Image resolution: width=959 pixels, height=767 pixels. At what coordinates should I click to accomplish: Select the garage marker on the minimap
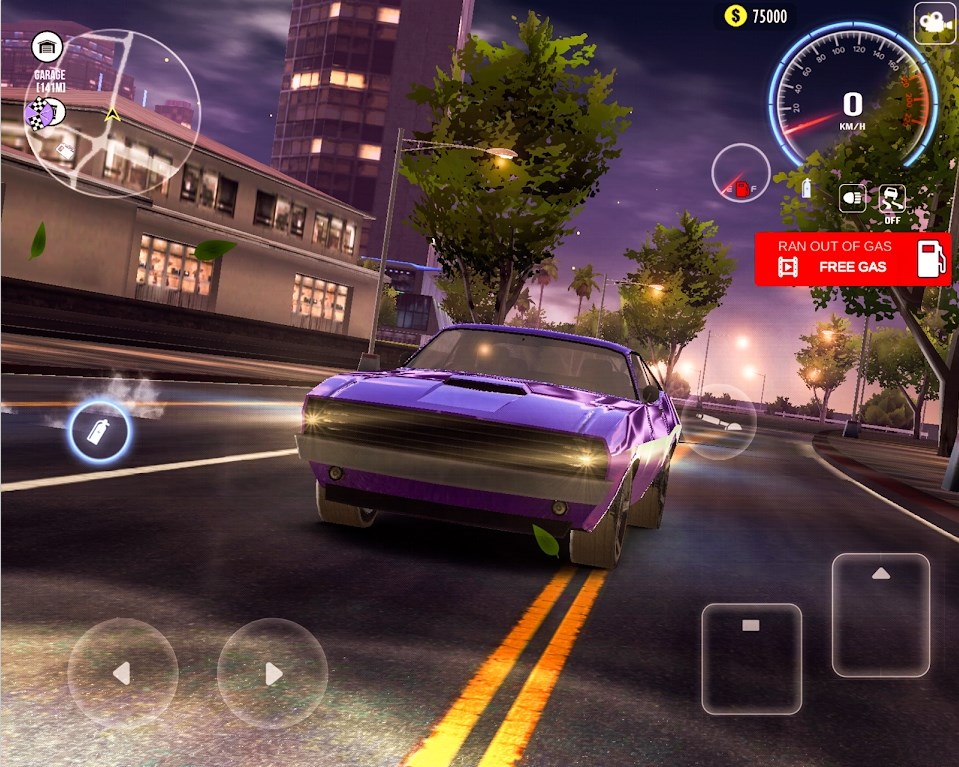click(x=47, y=47)
